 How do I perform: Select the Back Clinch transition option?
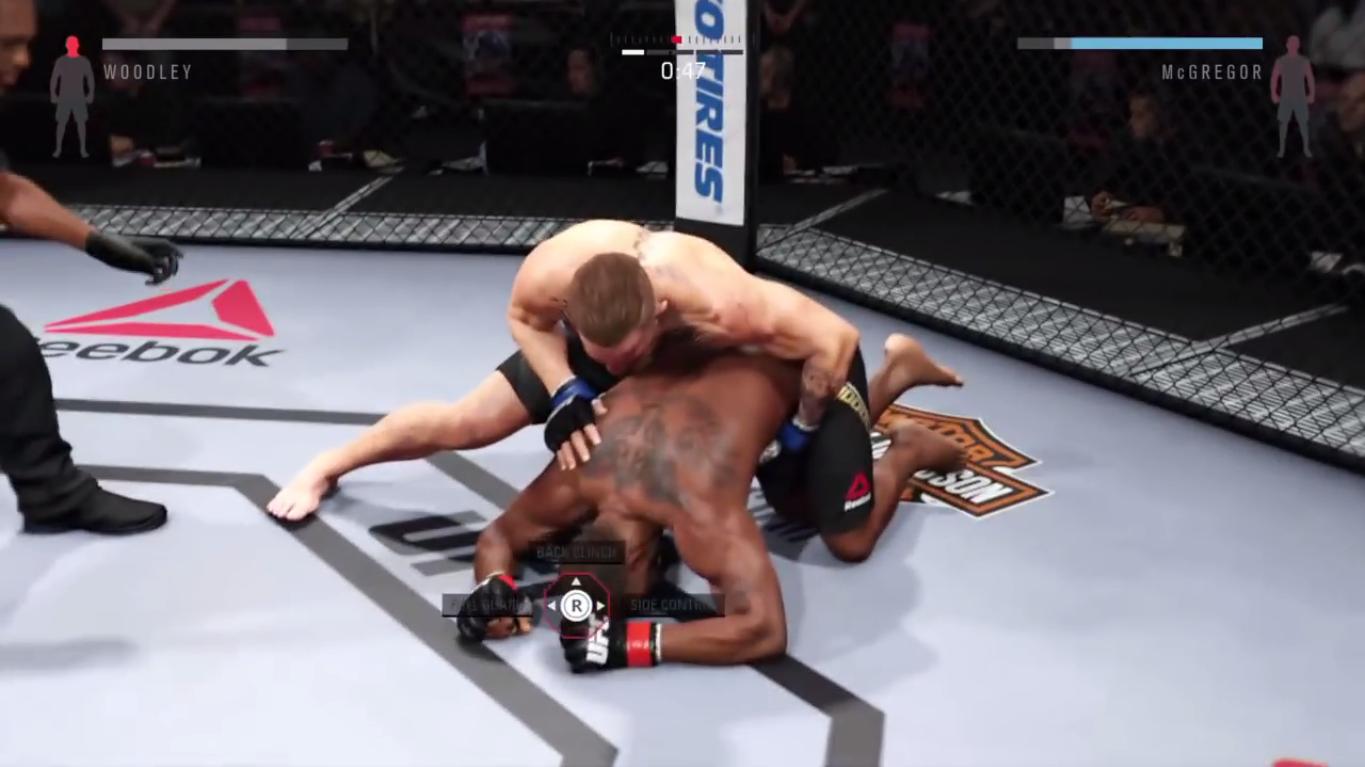(x=577, y=553)
